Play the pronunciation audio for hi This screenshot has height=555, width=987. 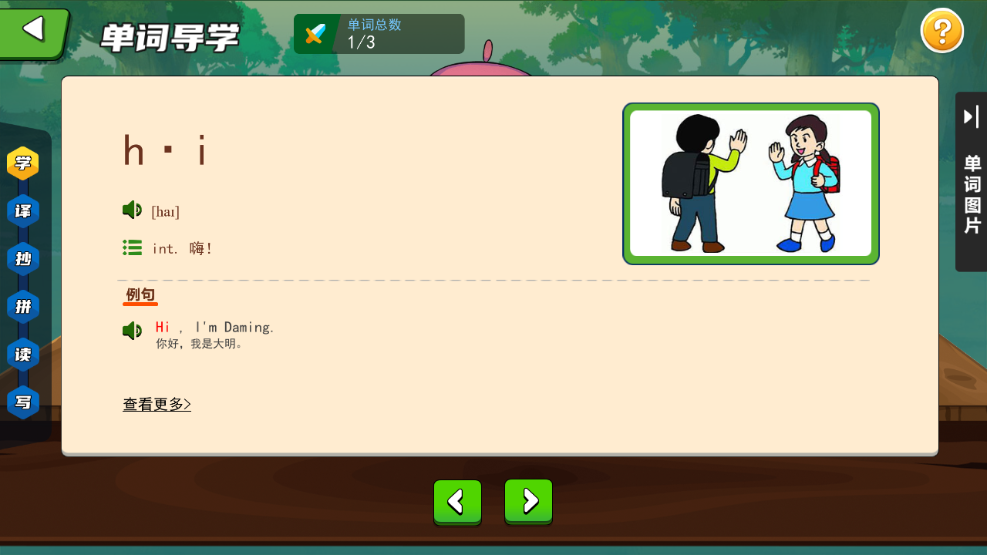tap(132, 210)
